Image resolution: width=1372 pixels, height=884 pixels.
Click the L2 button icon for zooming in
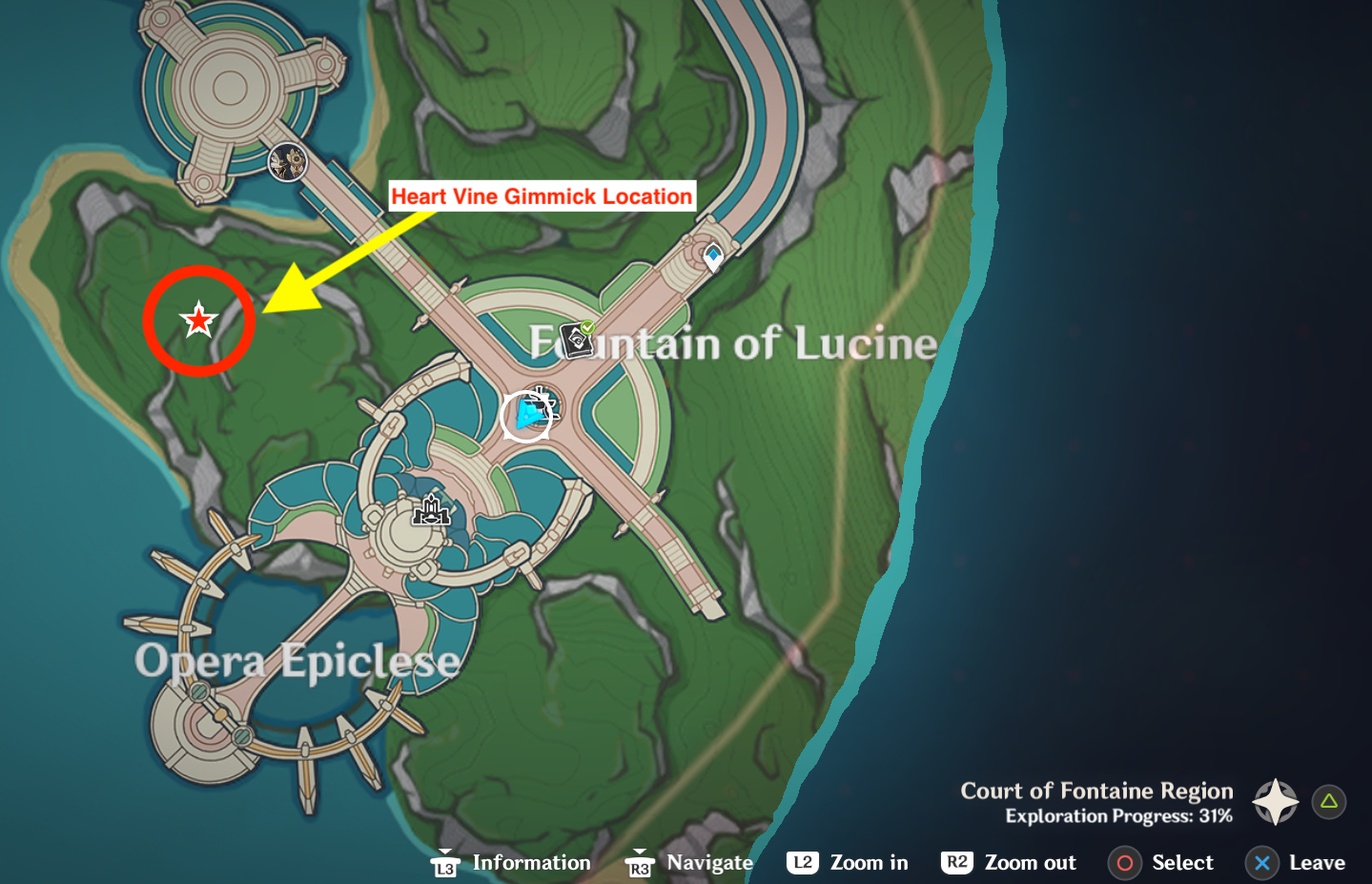click(x=802, y=862)
